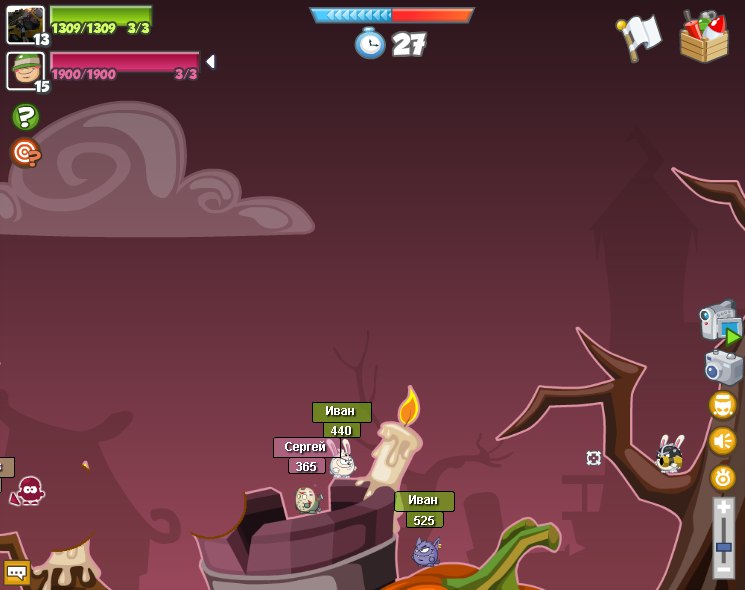Zoom in with the plus button
The image size is (745, 590).
pyautogui.click(x=724, y=508)
